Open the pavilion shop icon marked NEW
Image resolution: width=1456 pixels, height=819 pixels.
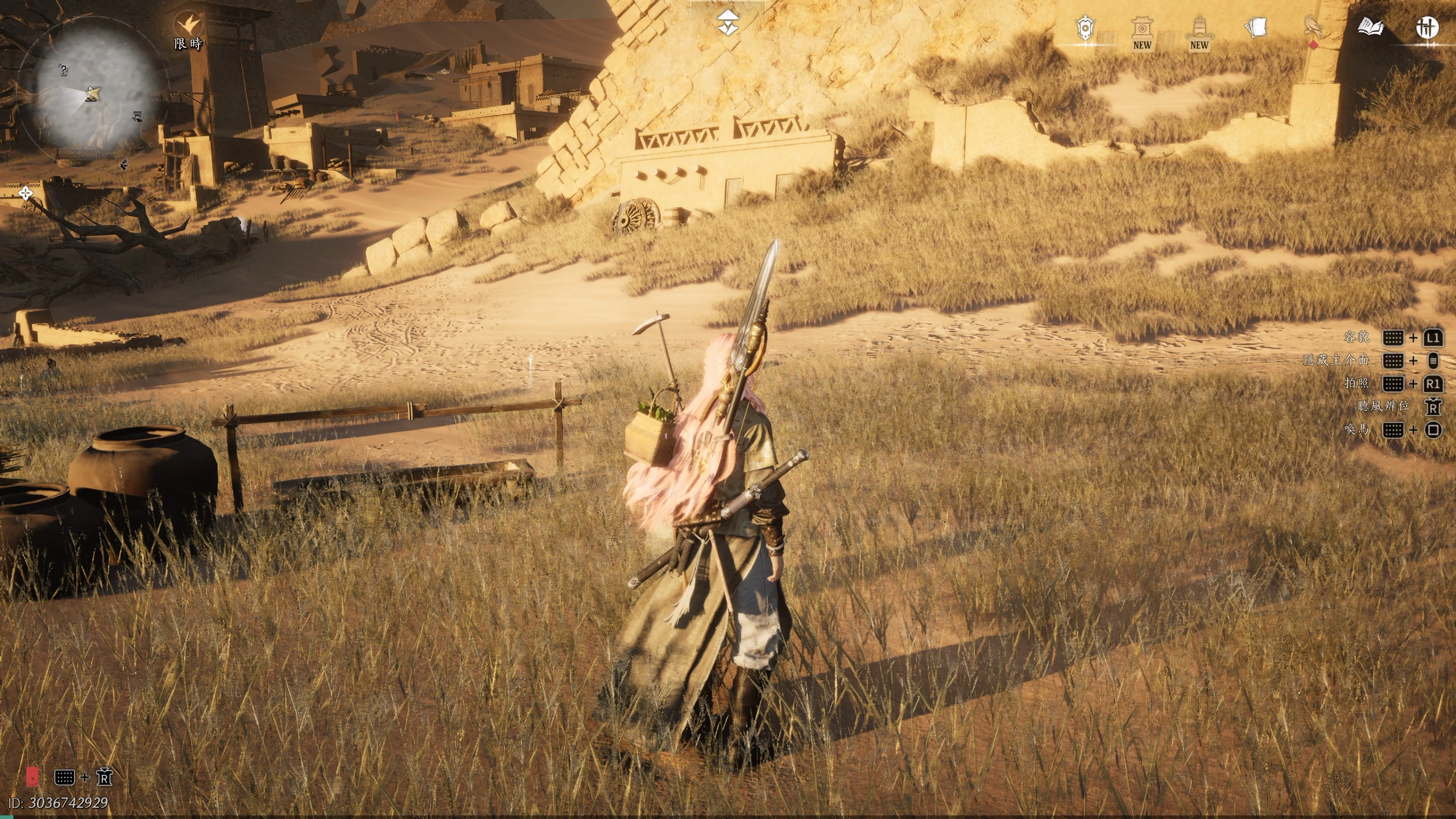tap(1141, 28)
